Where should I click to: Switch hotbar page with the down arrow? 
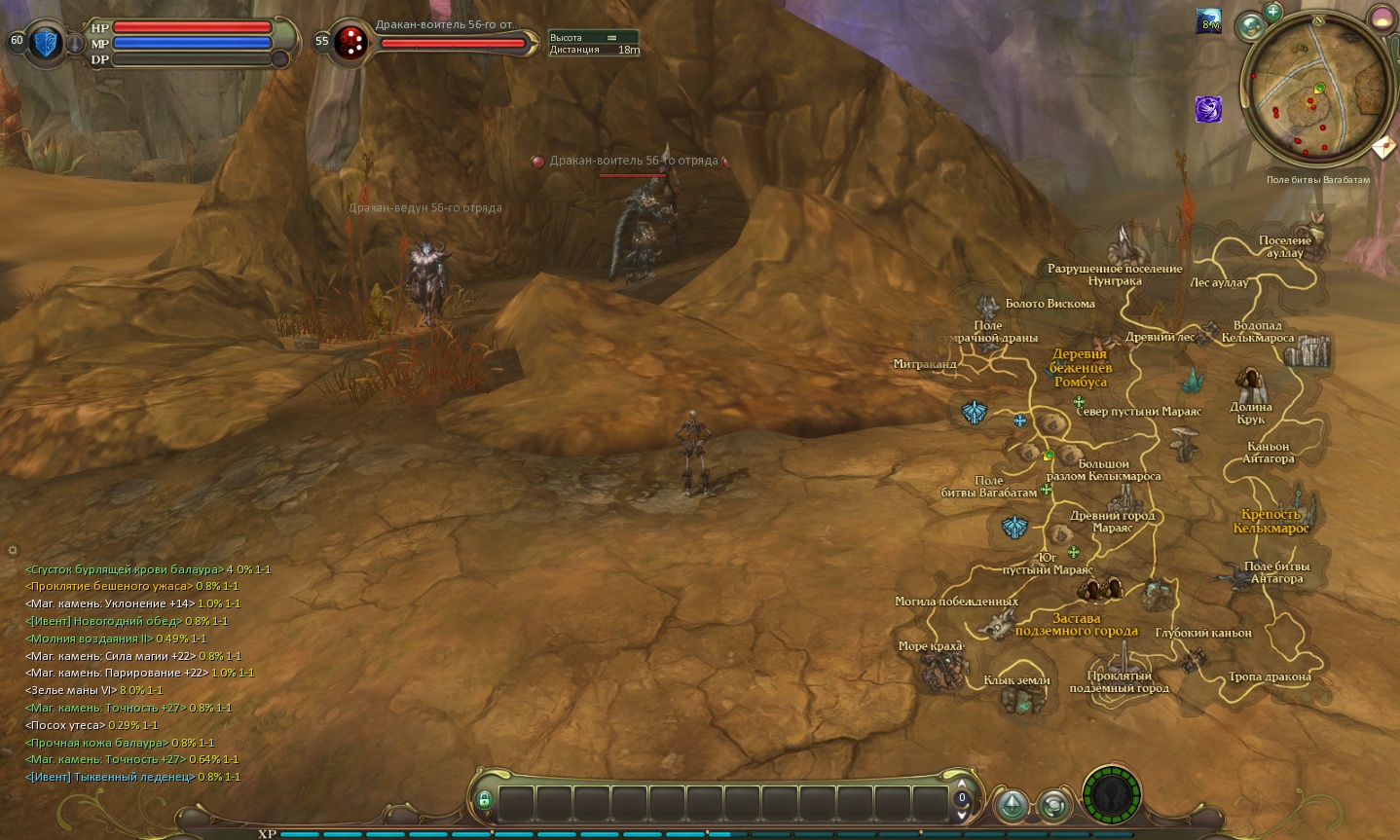[962, 814]
